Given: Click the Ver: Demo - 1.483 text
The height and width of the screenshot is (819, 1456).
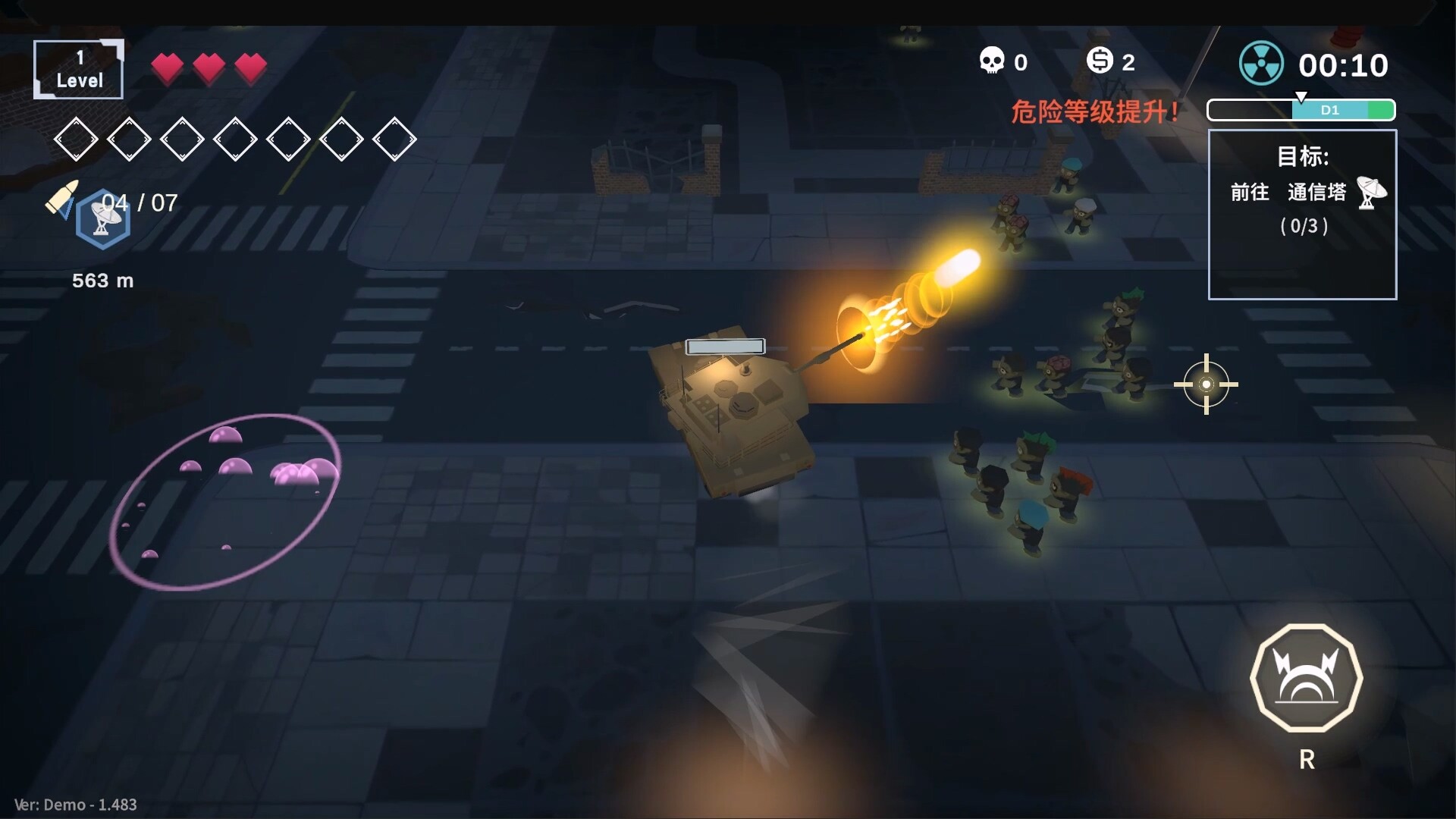Looking at the screenshot, I should 74,805.
